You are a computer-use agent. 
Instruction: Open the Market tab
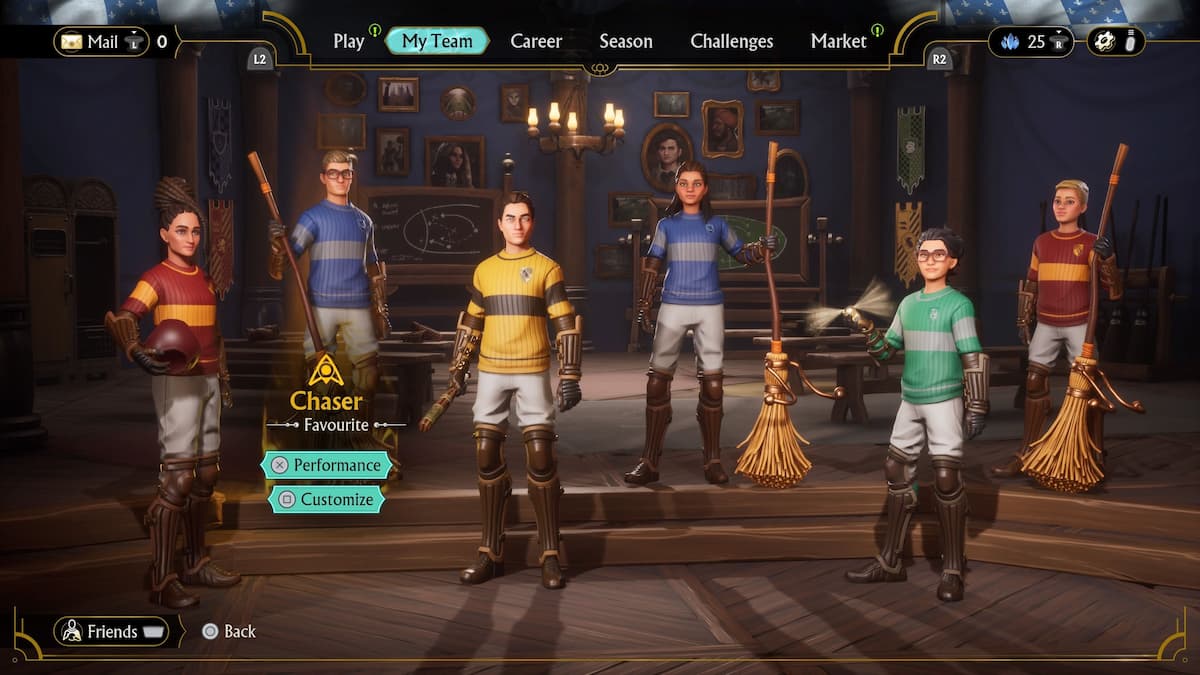[x=838, y=41]
